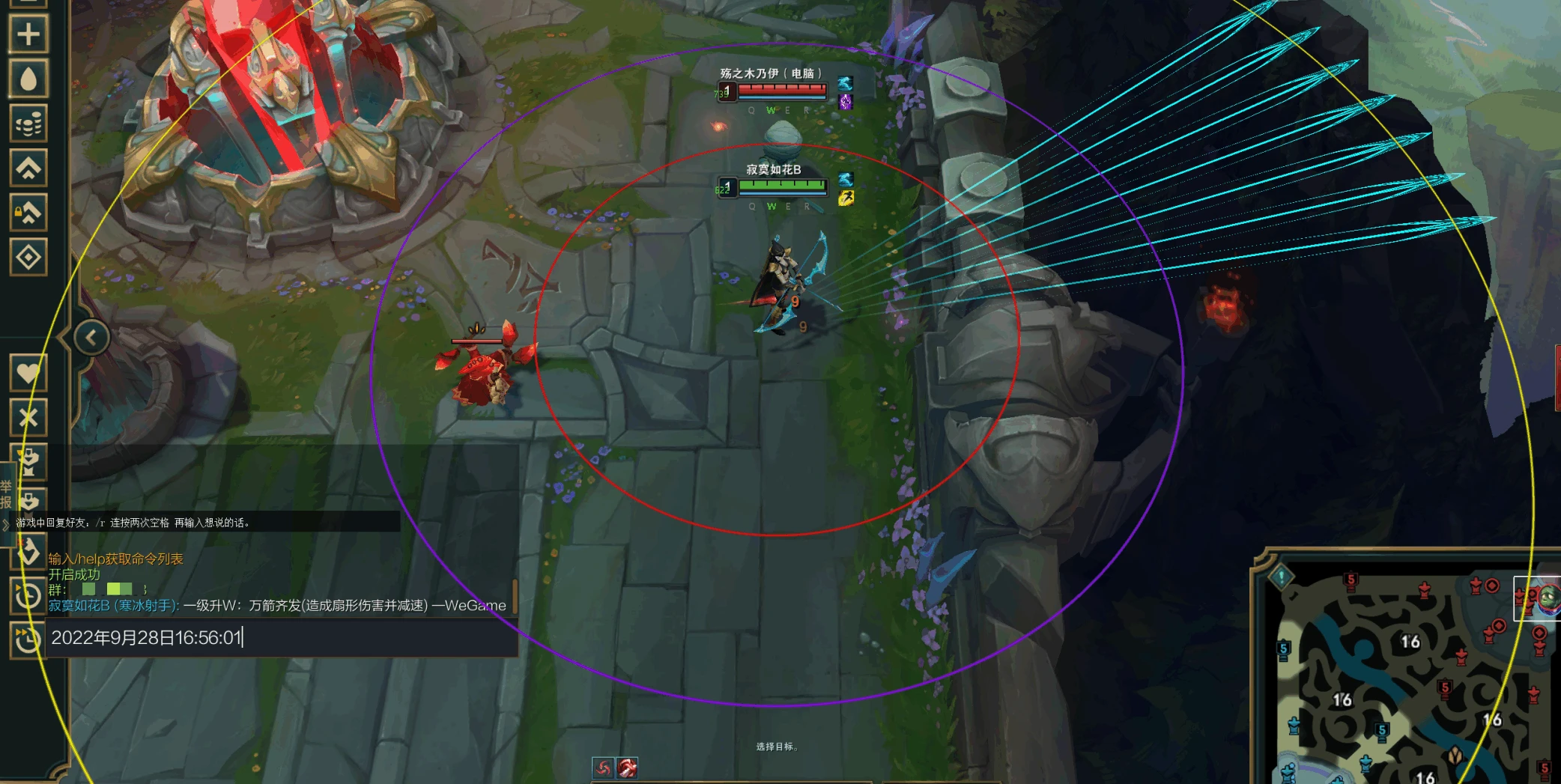Collapse the practice tool panel with the arrow
Viewport: 1561px width, 784px height.
click(91, 338)
